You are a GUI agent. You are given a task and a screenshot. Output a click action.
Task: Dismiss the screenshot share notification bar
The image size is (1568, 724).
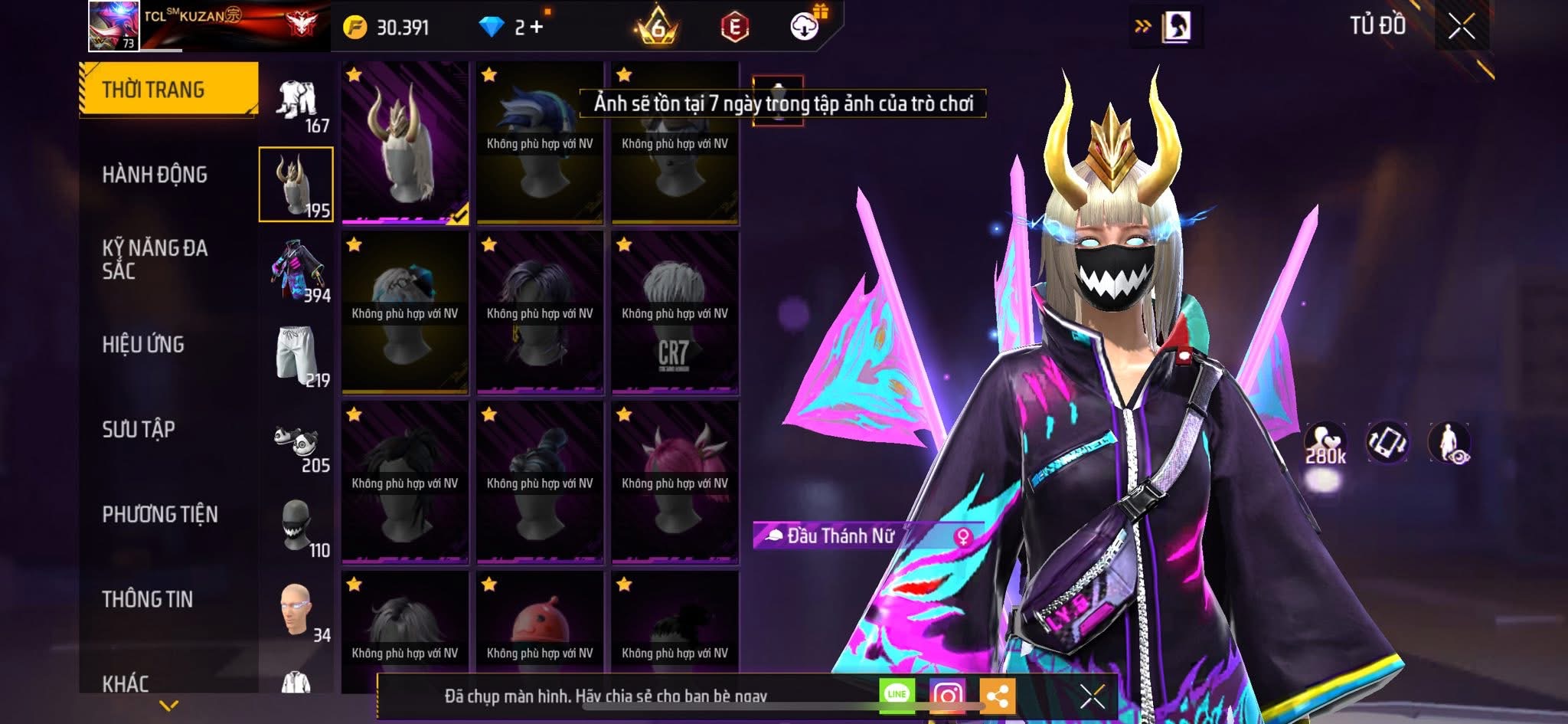tap(1092, 696)
